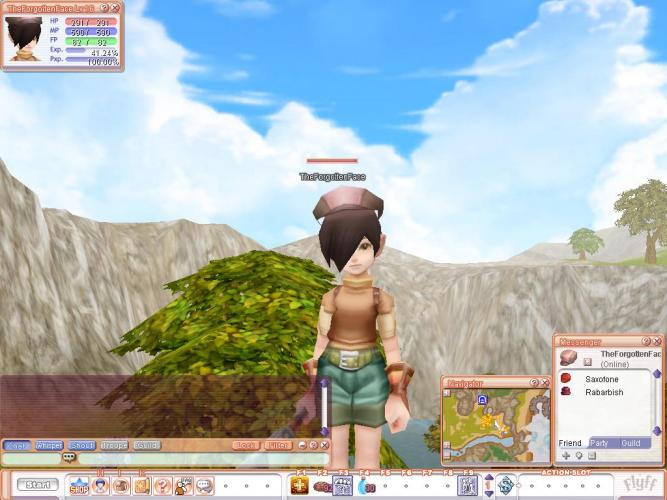
Task: Select friend Saxofone in Messenger list
Action: click(x=602, y=379)
